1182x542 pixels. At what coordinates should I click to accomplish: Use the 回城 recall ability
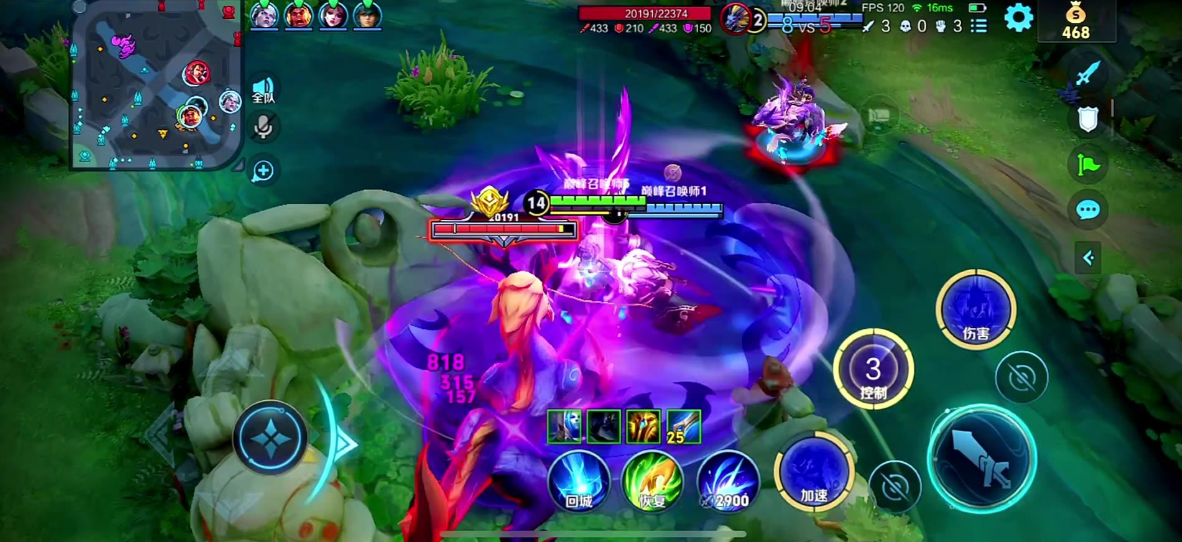579,481
